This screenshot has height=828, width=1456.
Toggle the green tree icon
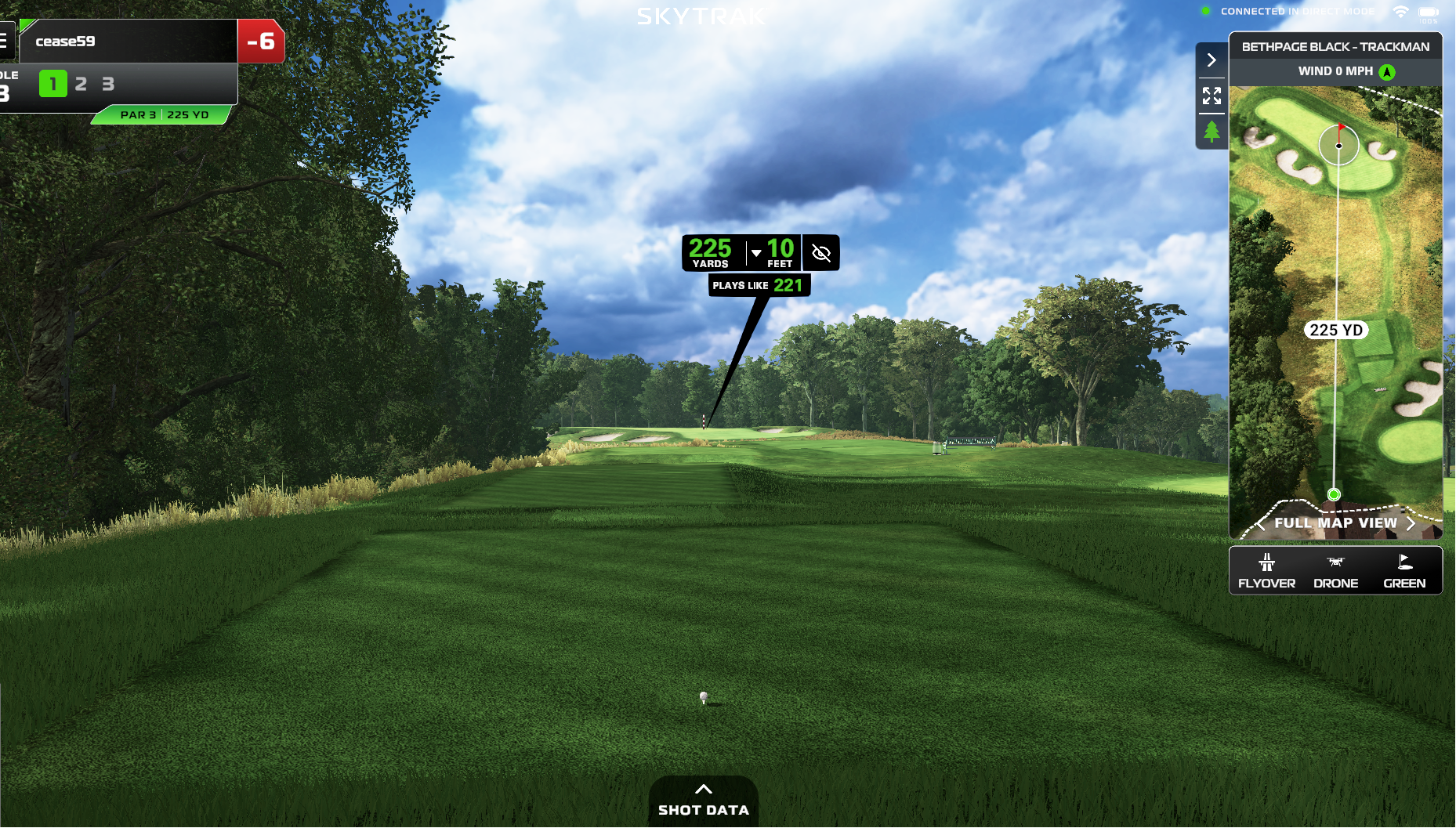tap(1212, 131)
